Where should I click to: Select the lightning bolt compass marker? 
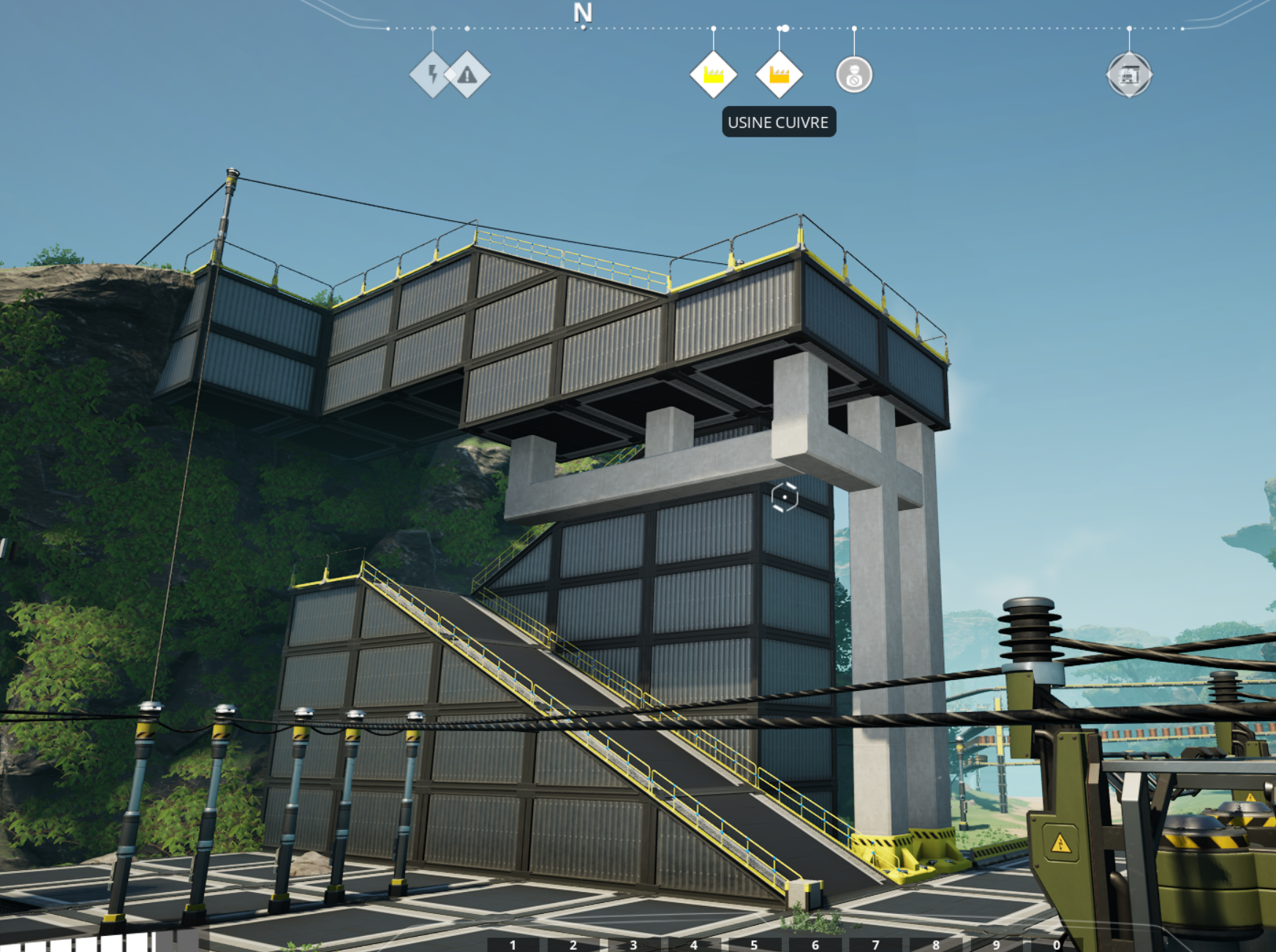pos(432,74)
